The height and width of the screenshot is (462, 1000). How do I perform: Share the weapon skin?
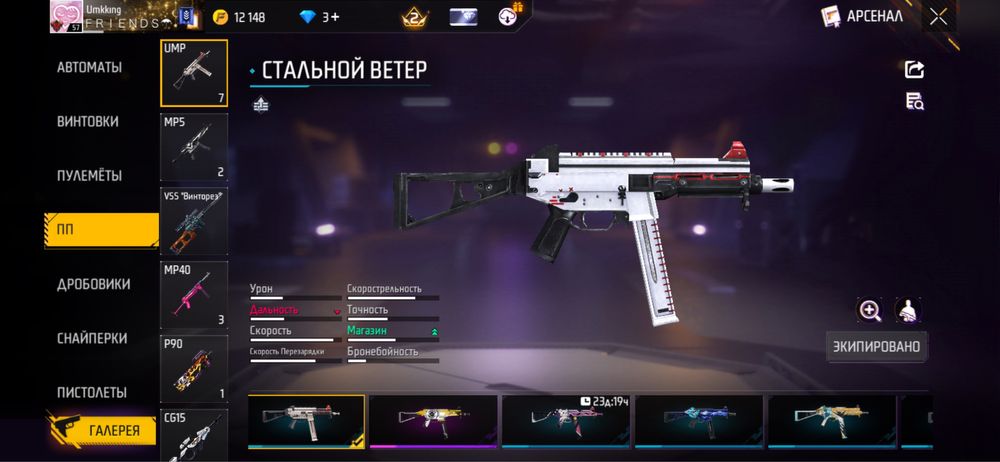tap(914, 69)
